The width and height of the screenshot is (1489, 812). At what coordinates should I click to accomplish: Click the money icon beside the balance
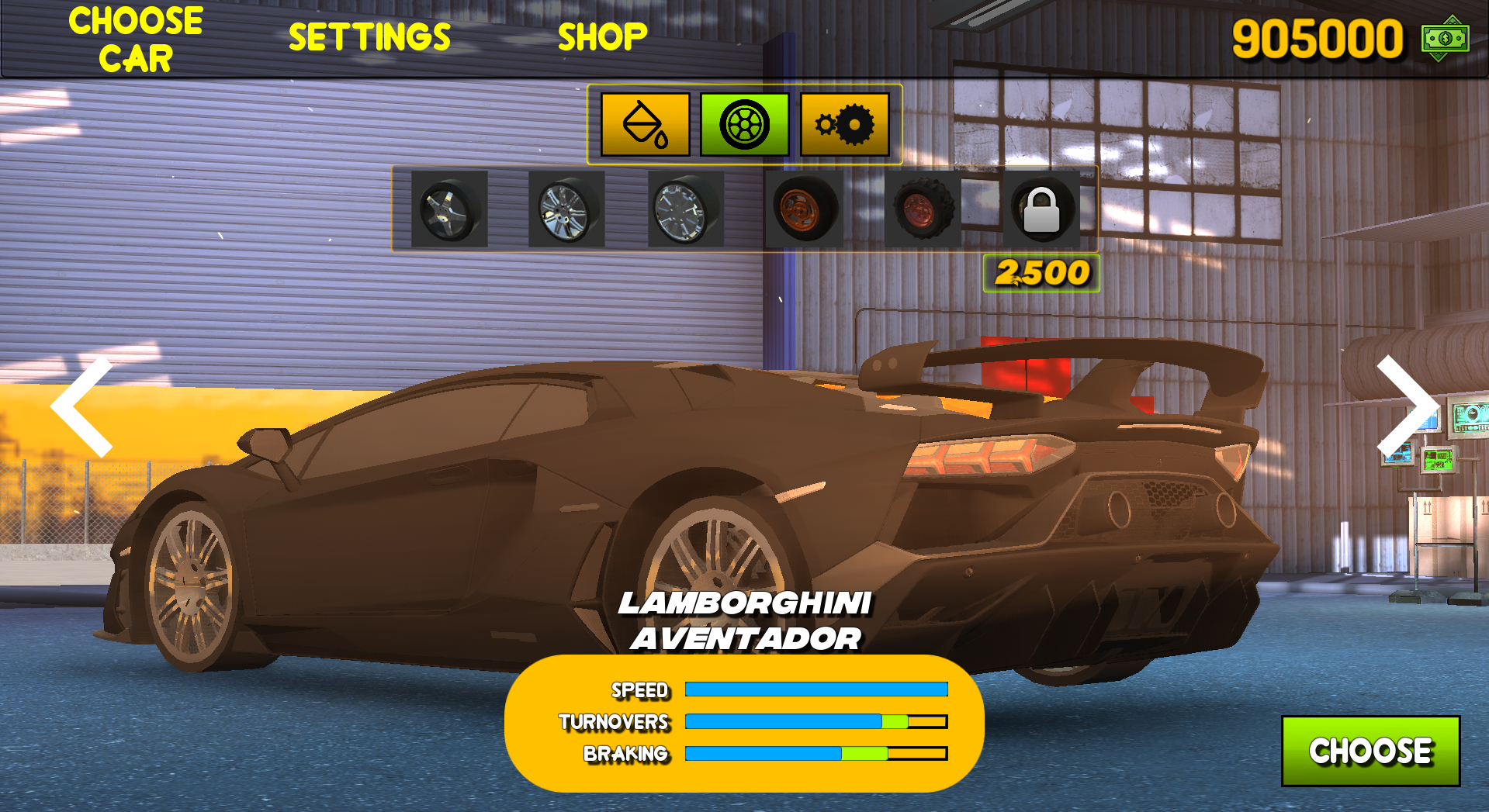click(x=1444, y=39)
